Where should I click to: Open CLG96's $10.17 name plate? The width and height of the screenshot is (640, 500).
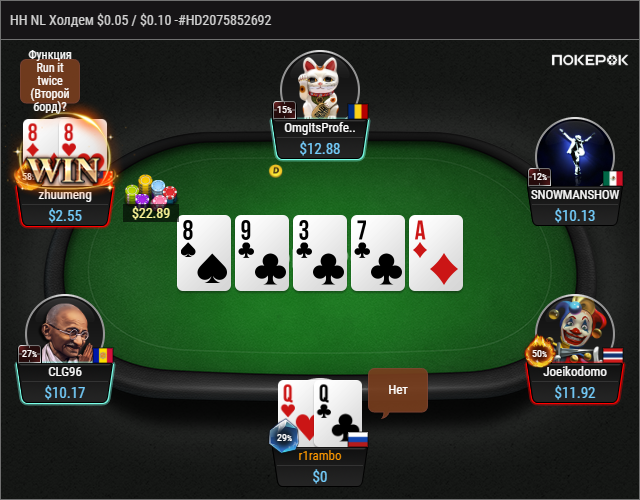[65, 383]
